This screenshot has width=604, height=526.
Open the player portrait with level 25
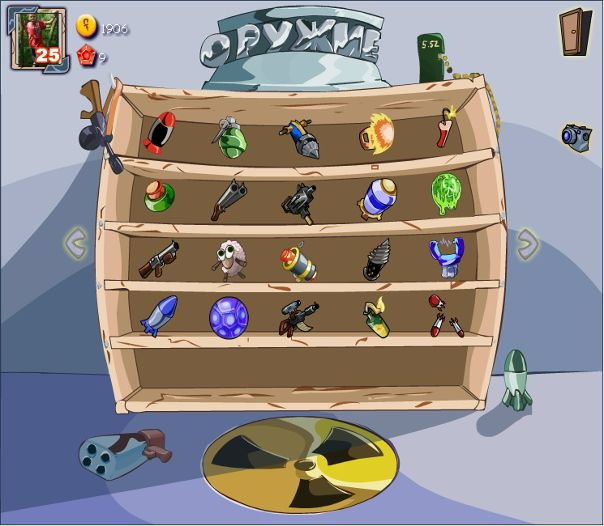click(38, 40)
